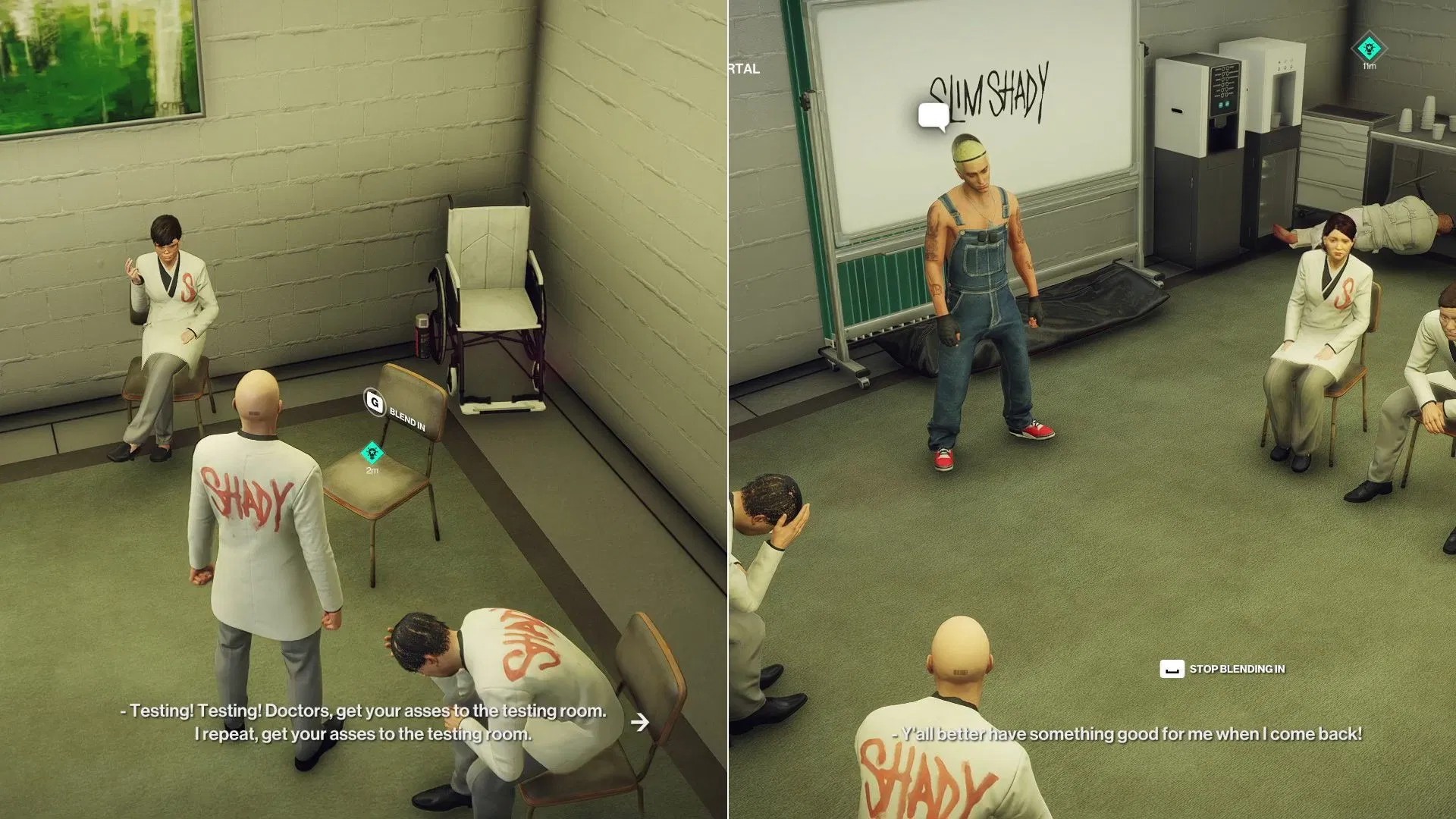Click the star symbol inside the 11m waypoint diamond
The image size is (1456, 819).
[x=1369, y=47]
